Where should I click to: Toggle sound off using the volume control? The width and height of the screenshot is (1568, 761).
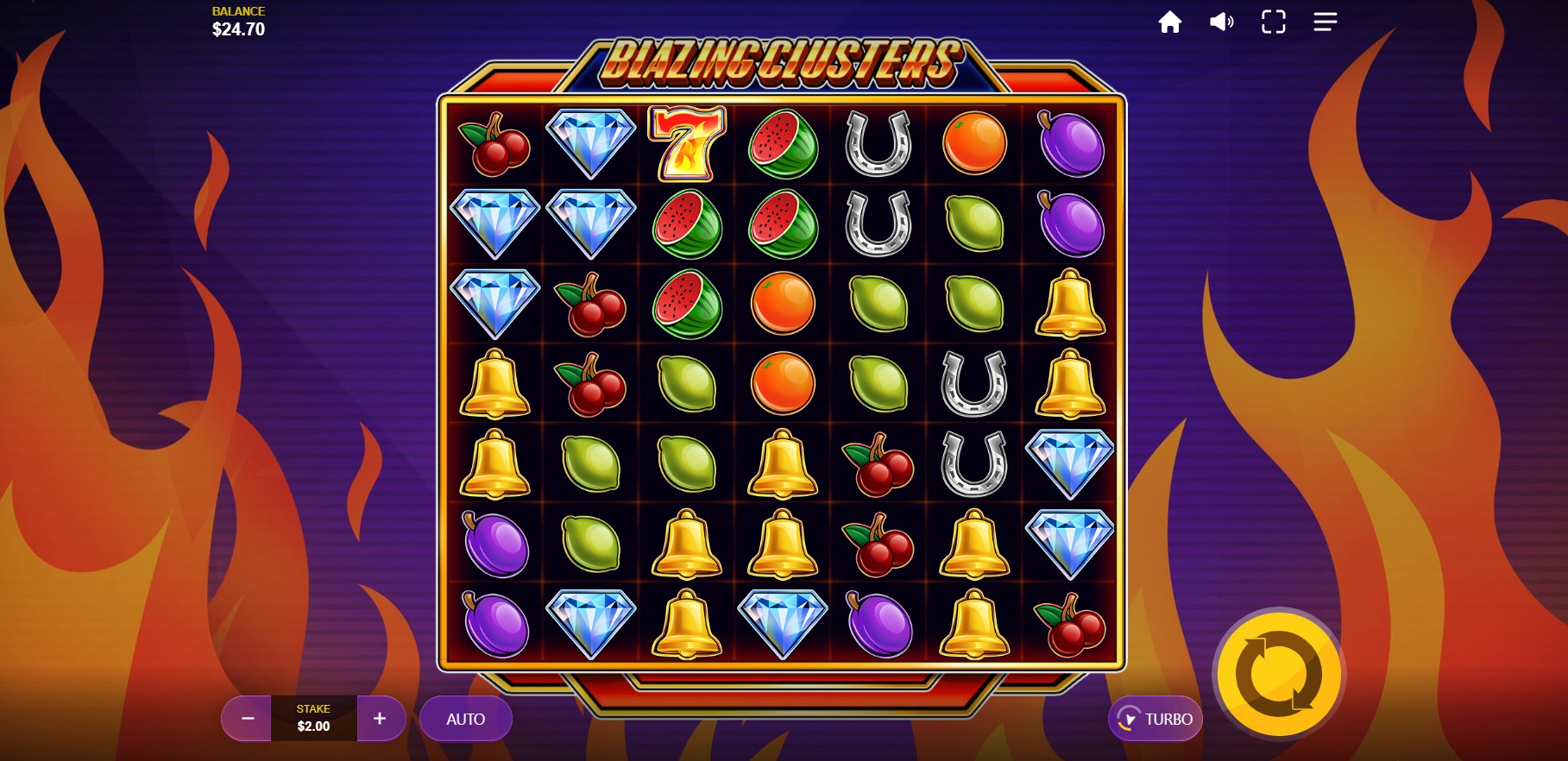pyautogui.click(x=1221, y=22)
